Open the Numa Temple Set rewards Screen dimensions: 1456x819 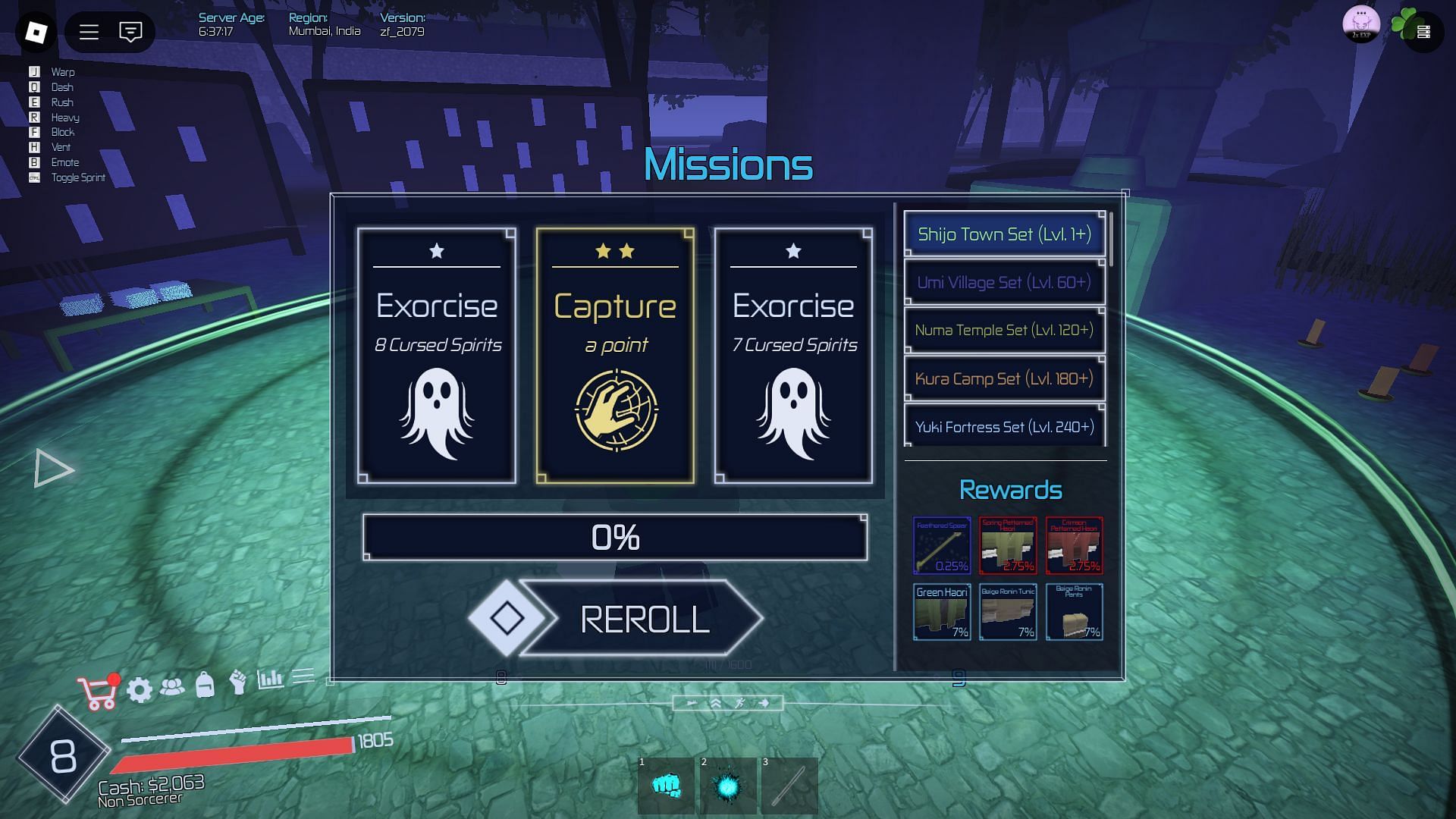pyautogui.click(x=1004, y=331)
